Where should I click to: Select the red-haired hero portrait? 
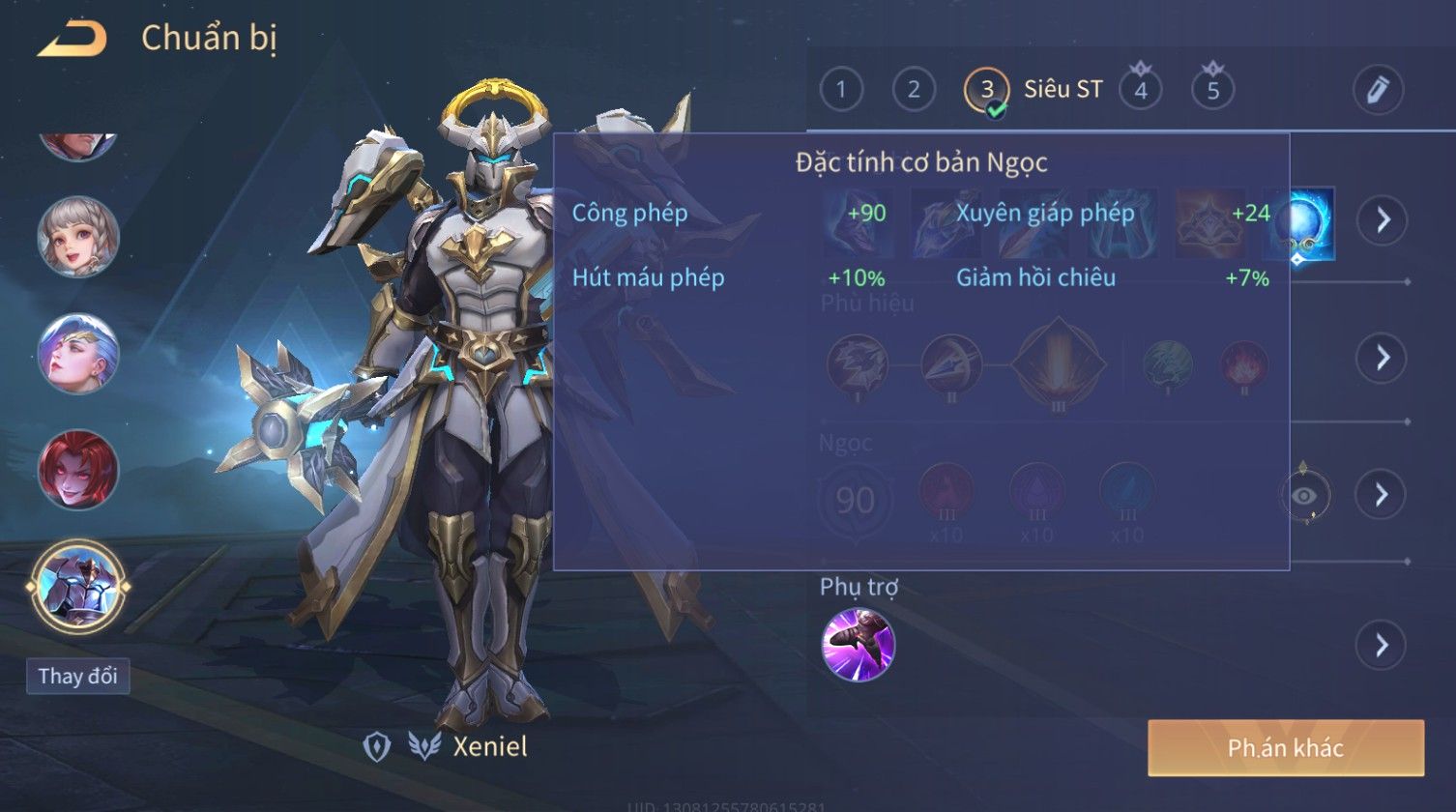[x=78, y=470]
